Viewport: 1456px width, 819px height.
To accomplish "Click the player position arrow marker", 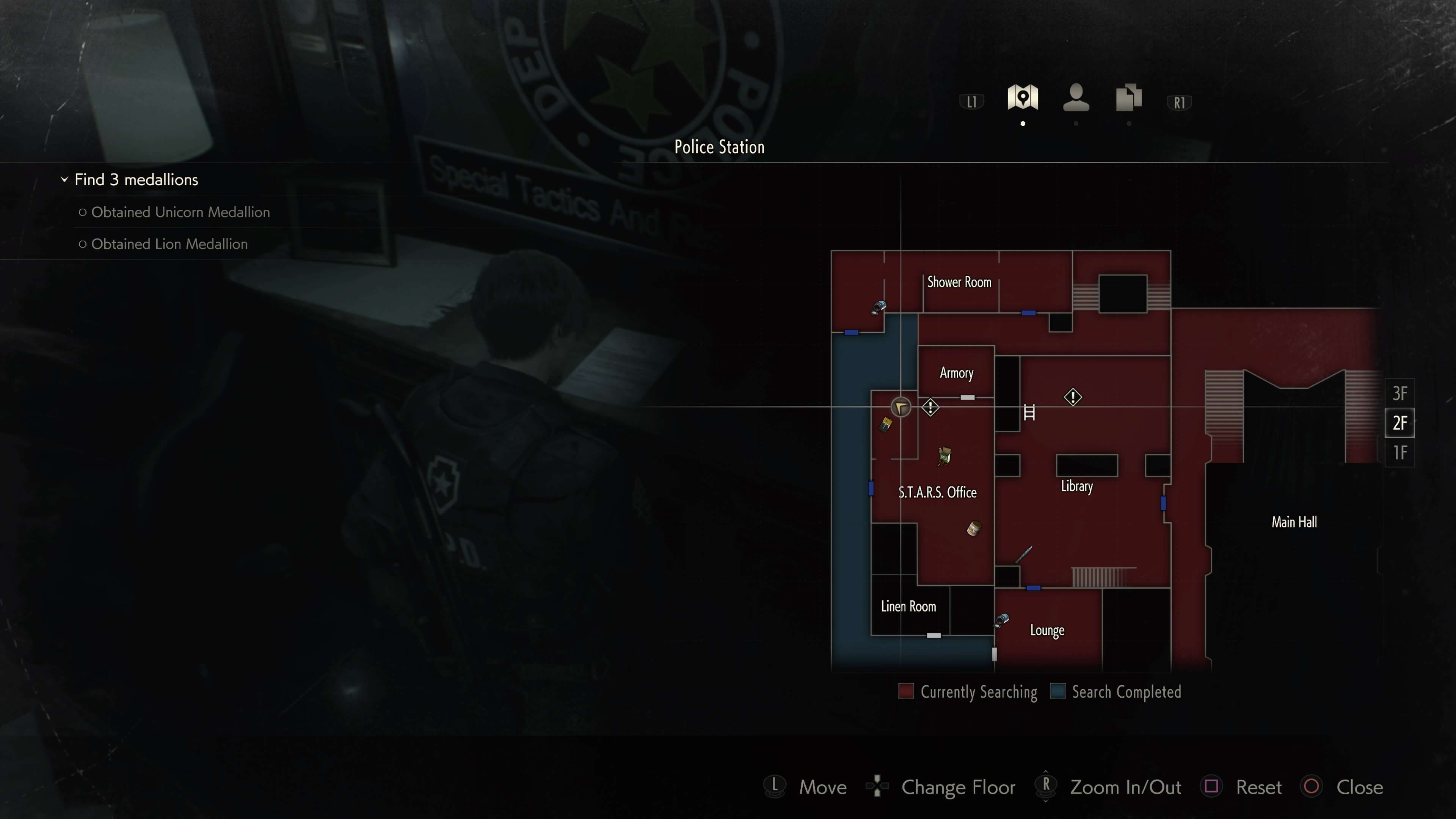I will pyautogui.click(x=901, y=407).
